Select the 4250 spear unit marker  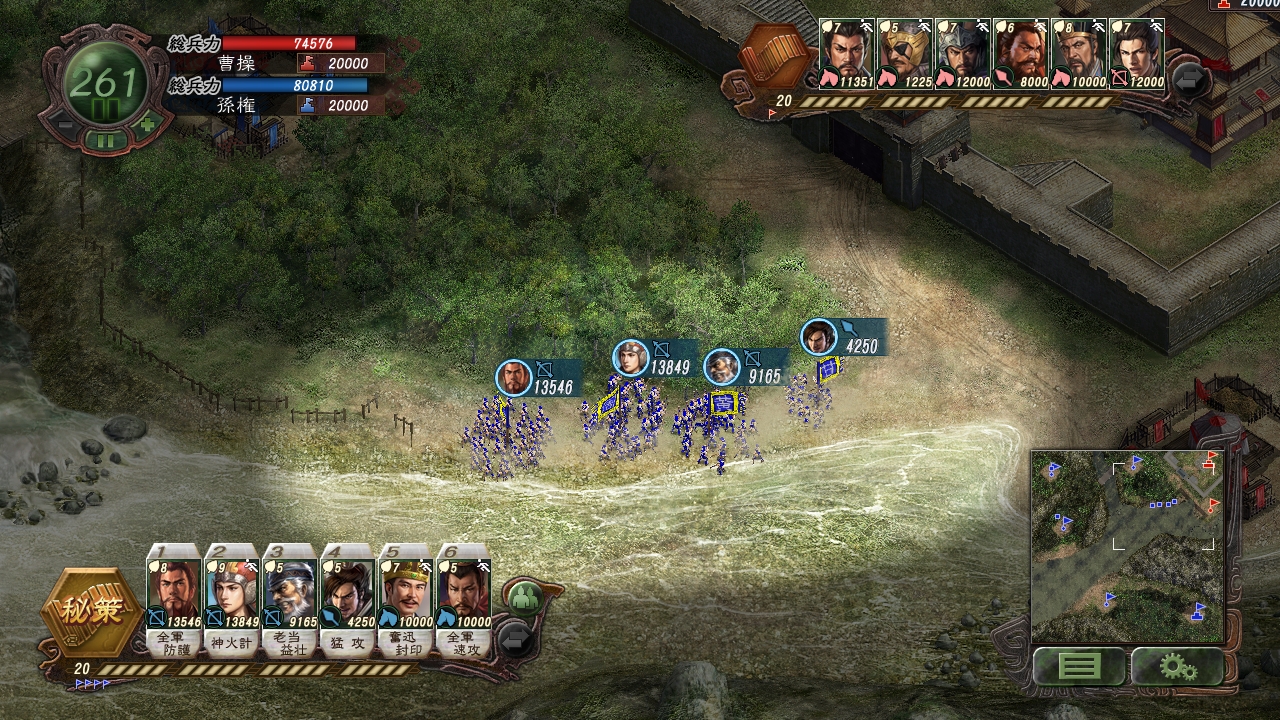[819, 338]
